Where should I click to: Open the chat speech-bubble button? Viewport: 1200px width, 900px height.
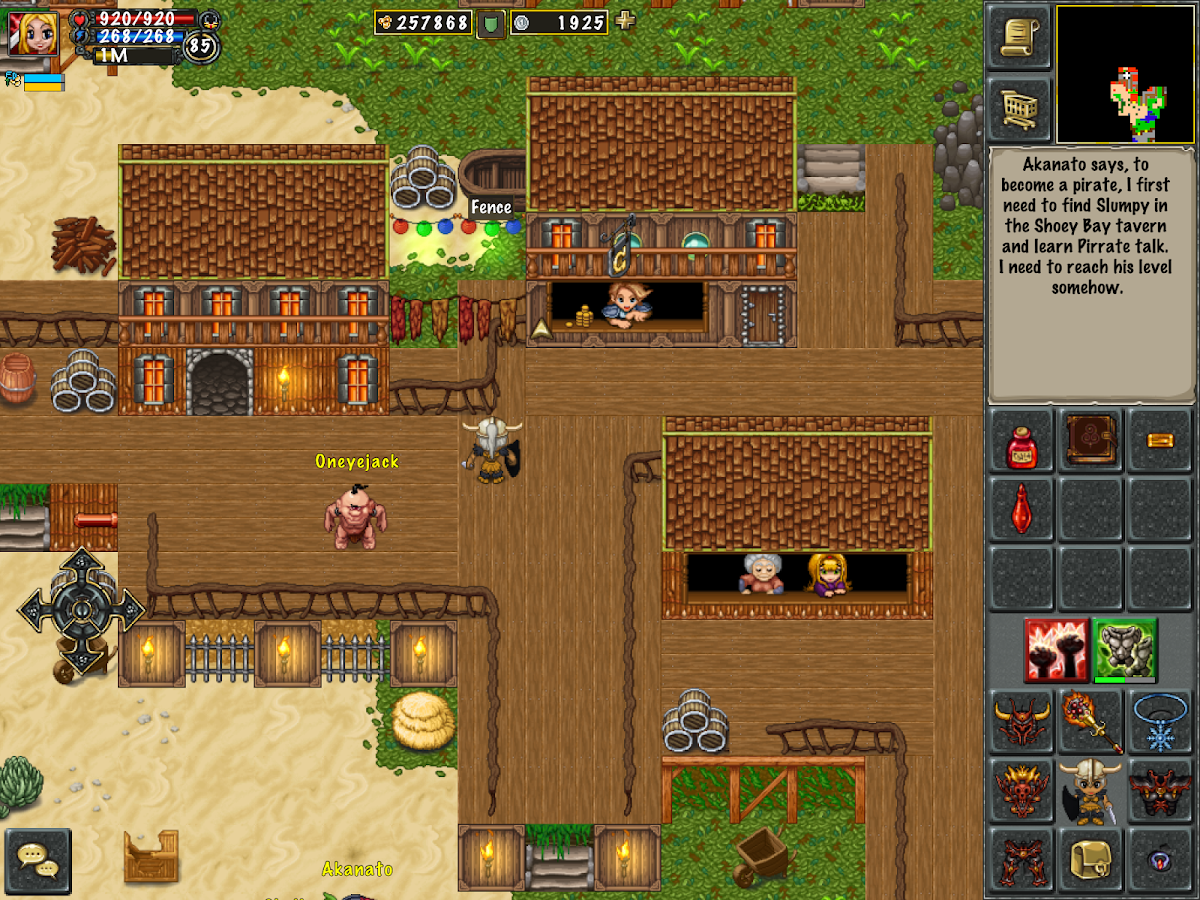[38, 860]
